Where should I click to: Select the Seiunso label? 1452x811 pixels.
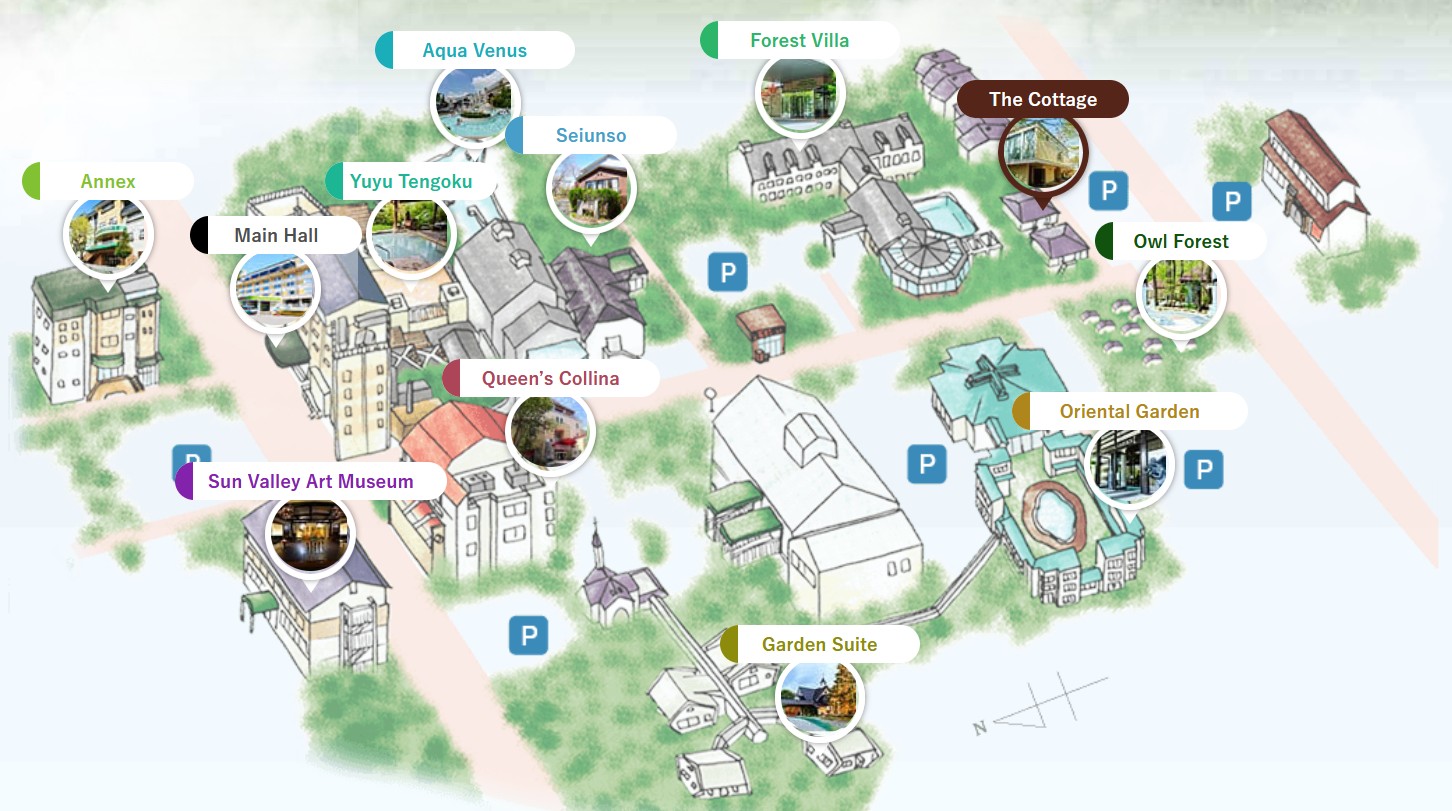pyautogui.click(x=591, y=135)
